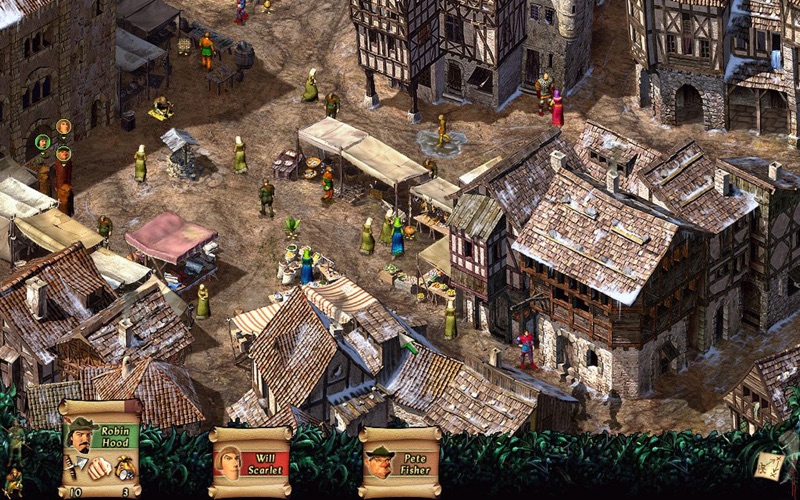The image size is (800, 500).
Task: Activate Robin Hood's fist punch action
Action: click(x=99, y=467)
